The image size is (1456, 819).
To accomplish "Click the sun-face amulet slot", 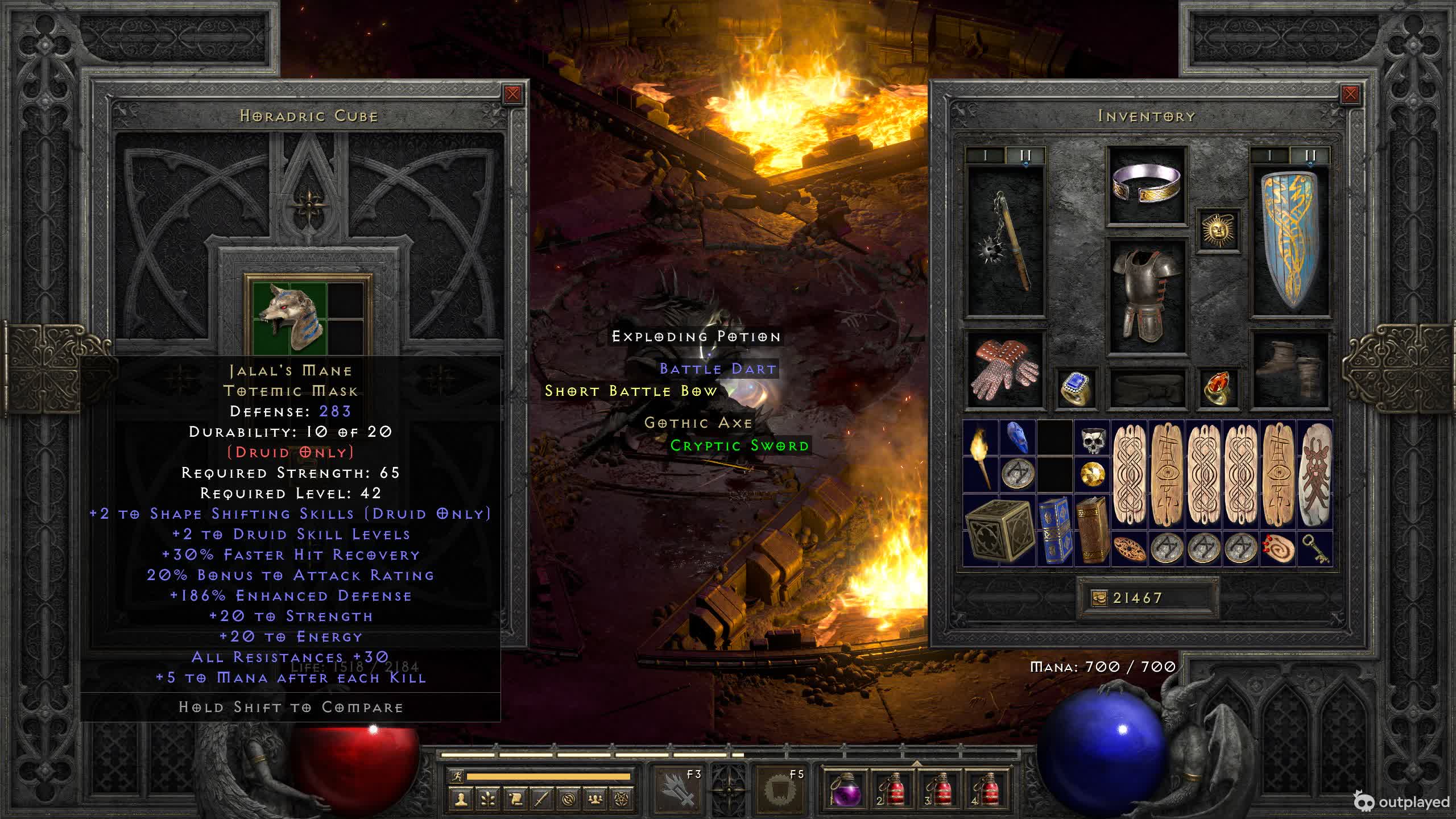I will [1218, 230].
